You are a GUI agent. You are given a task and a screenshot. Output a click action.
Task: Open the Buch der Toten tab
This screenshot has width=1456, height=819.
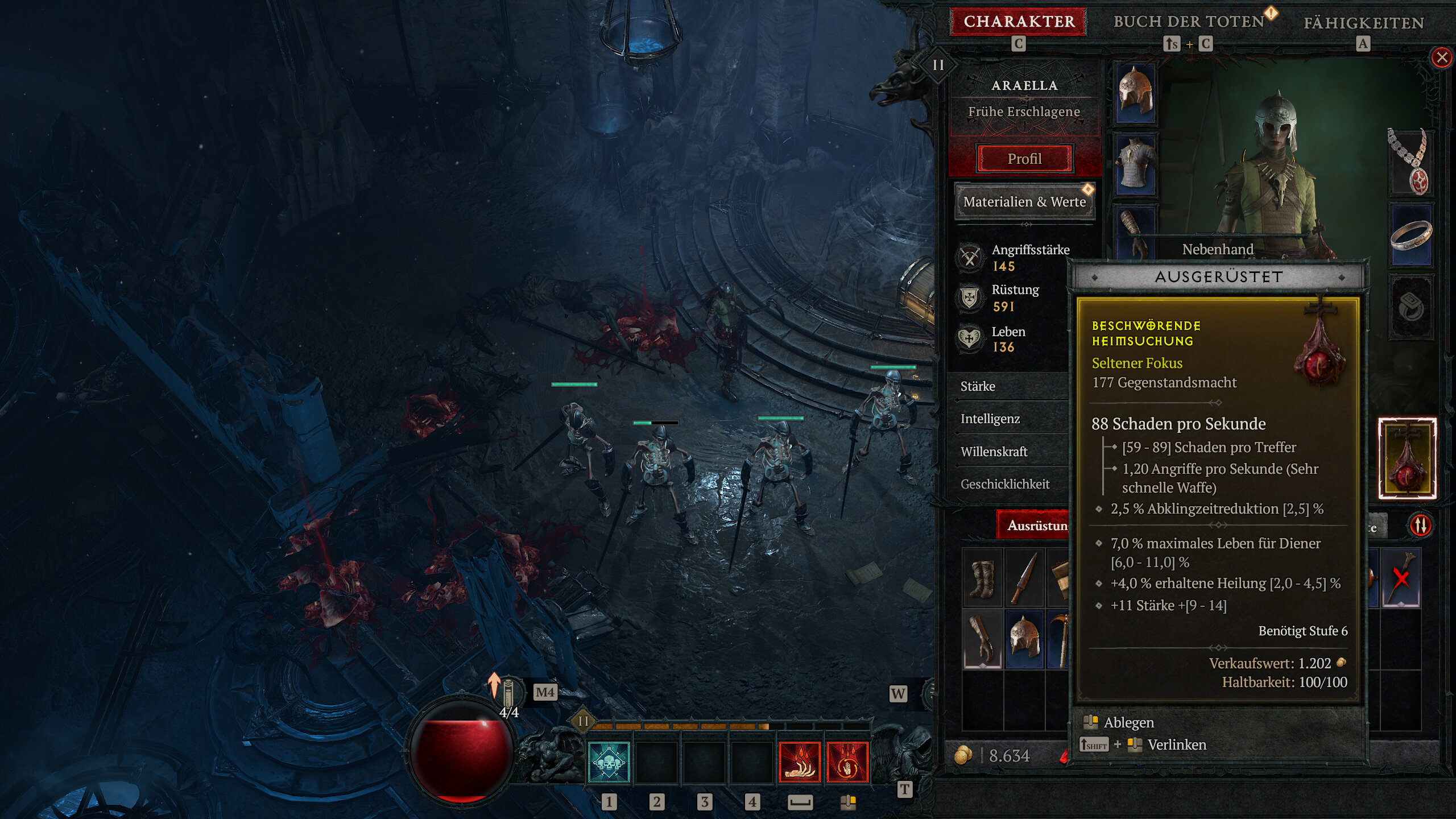(x=1189, y=22)
